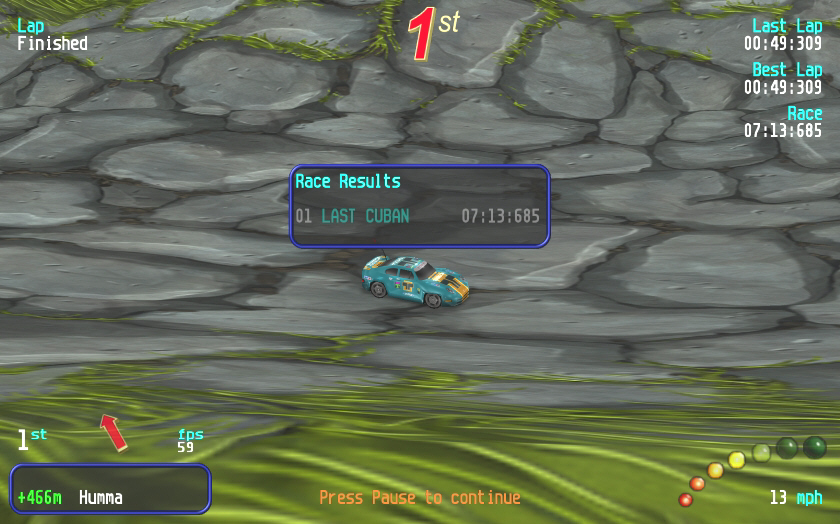Select the LAST CUBAN race results row
840x524 pixels.
(418, 216)
